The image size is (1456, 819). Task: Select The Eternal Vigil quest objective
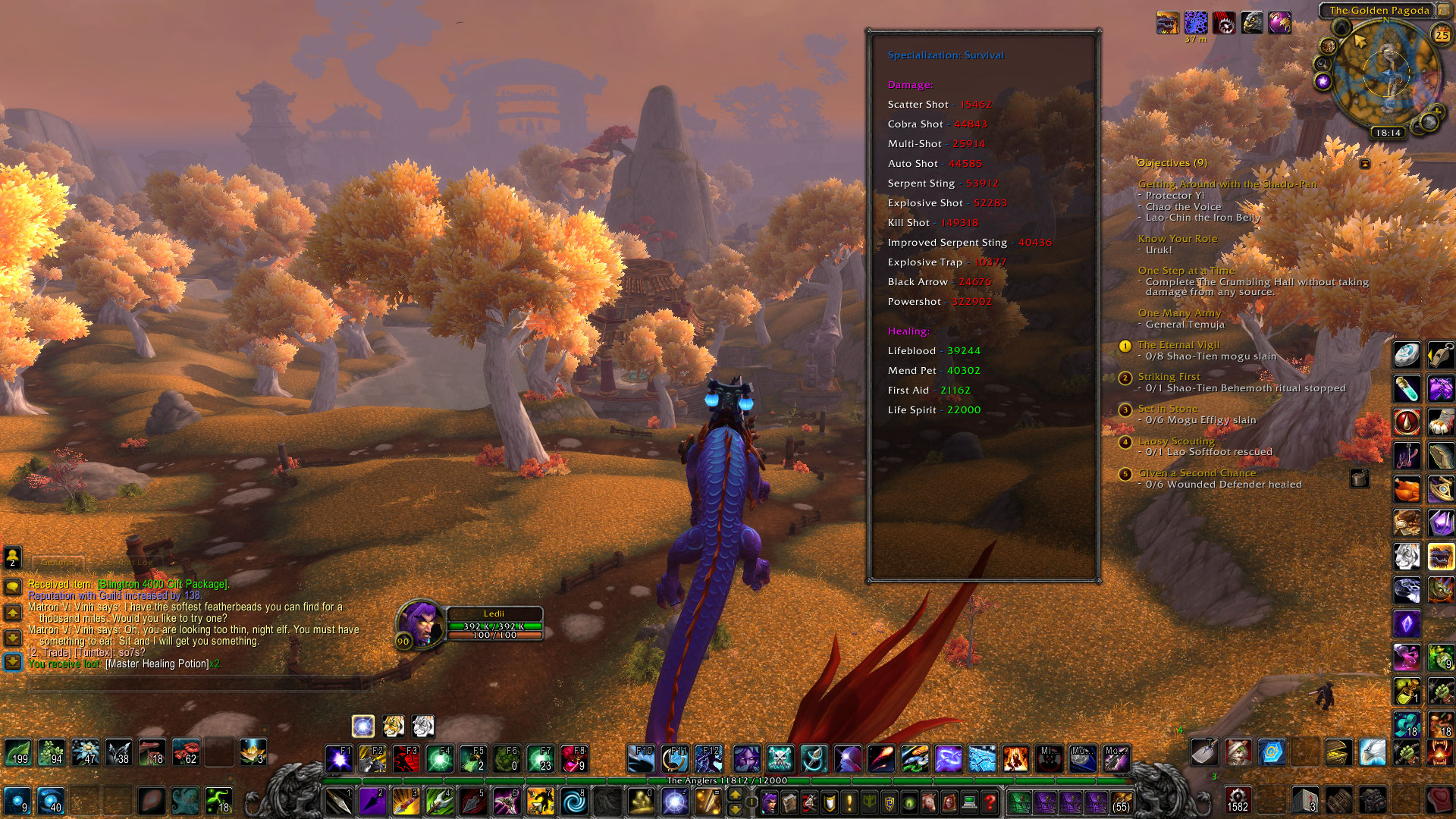[1178, 345]
